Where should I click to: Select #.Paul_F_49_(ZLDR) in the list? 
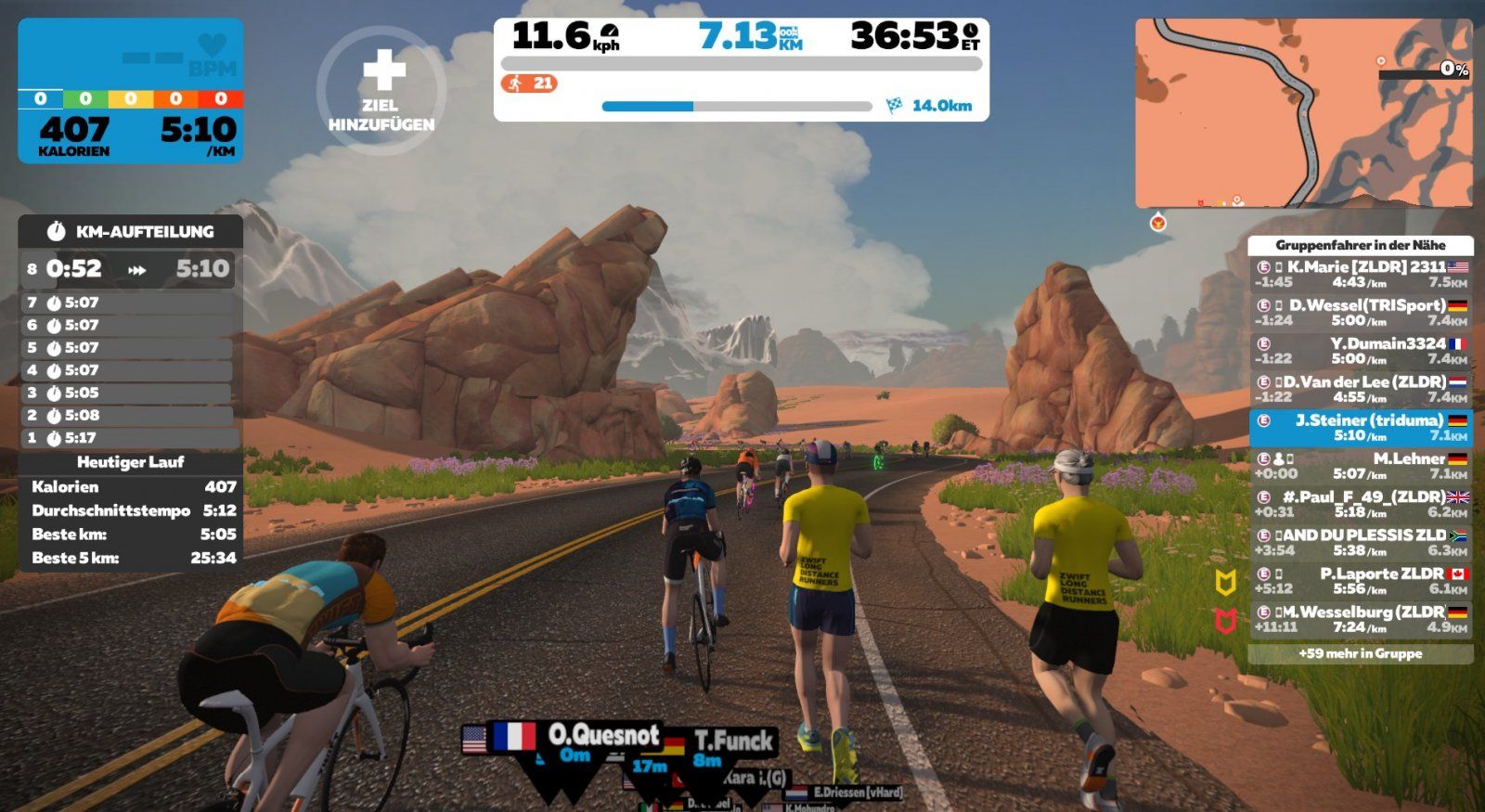pos(1360,504)
